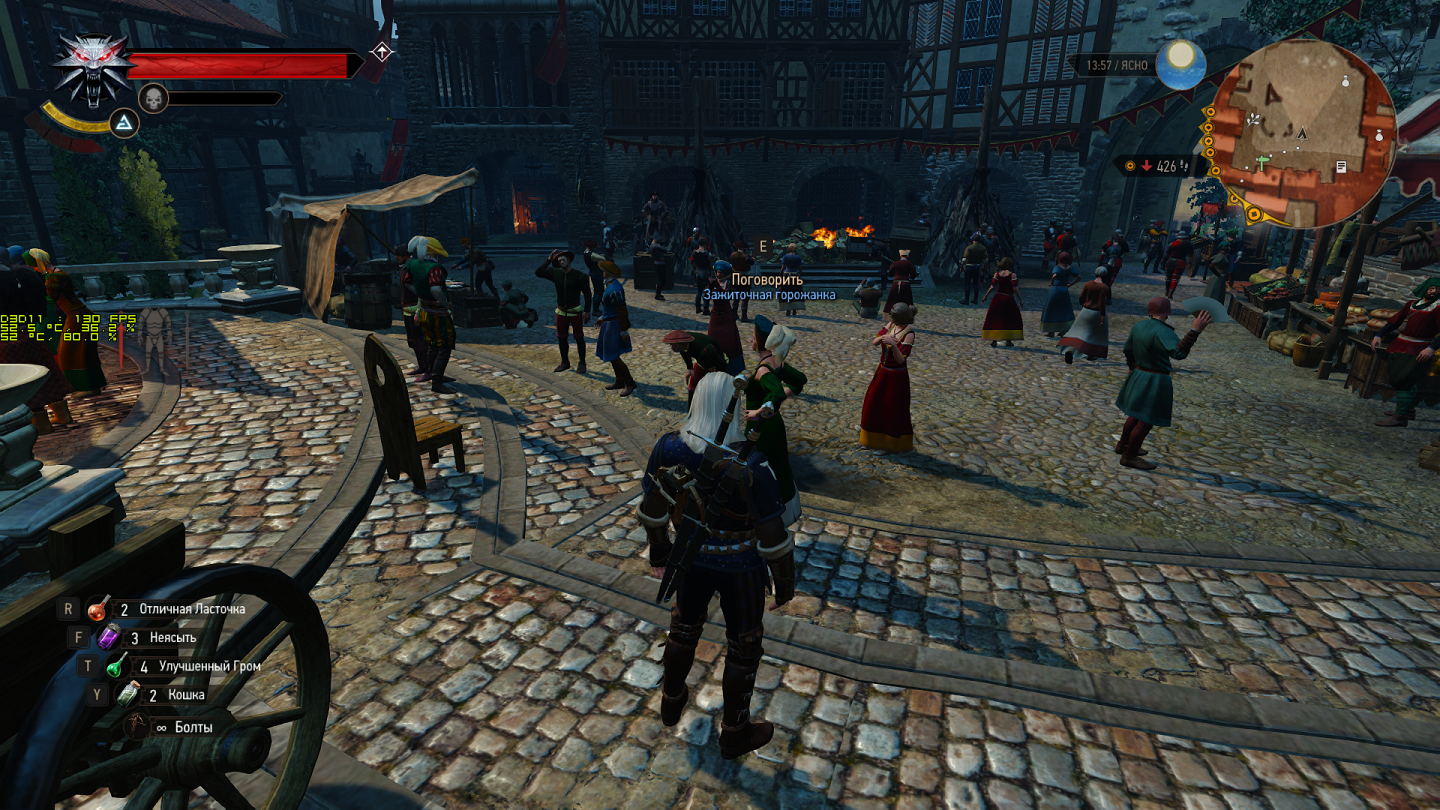Select the glowing triangle sign icon

(x=123, y=123)
